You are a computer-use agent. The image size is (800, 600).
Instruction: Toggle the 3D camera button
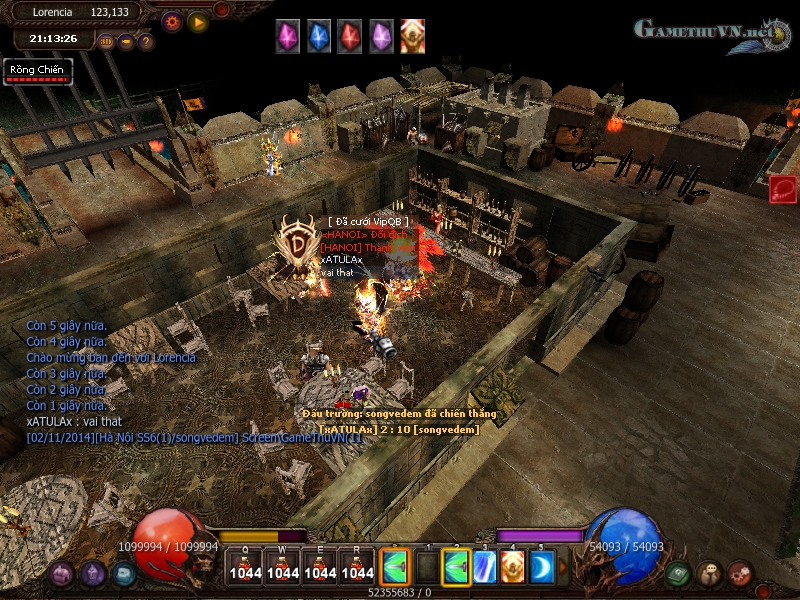(107, 42)
